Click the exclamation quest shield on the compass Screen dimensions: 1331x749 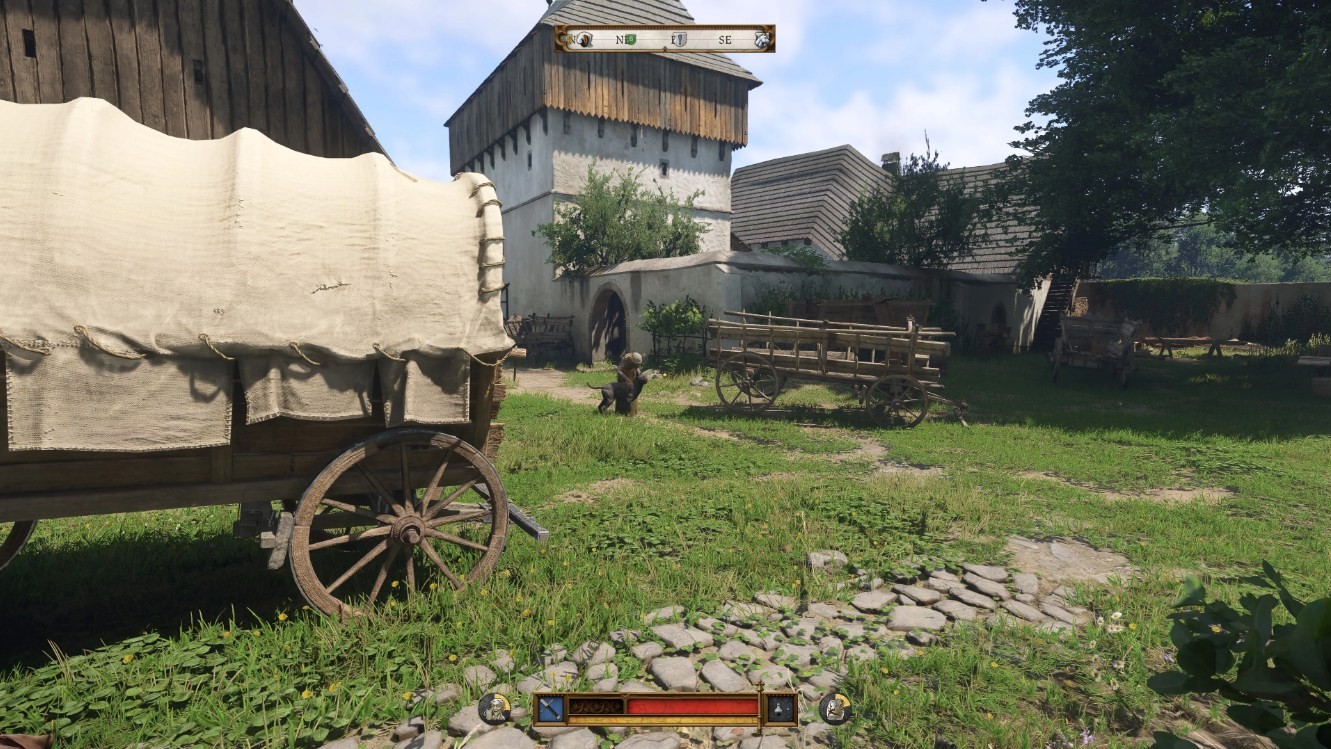pos(680,40)
